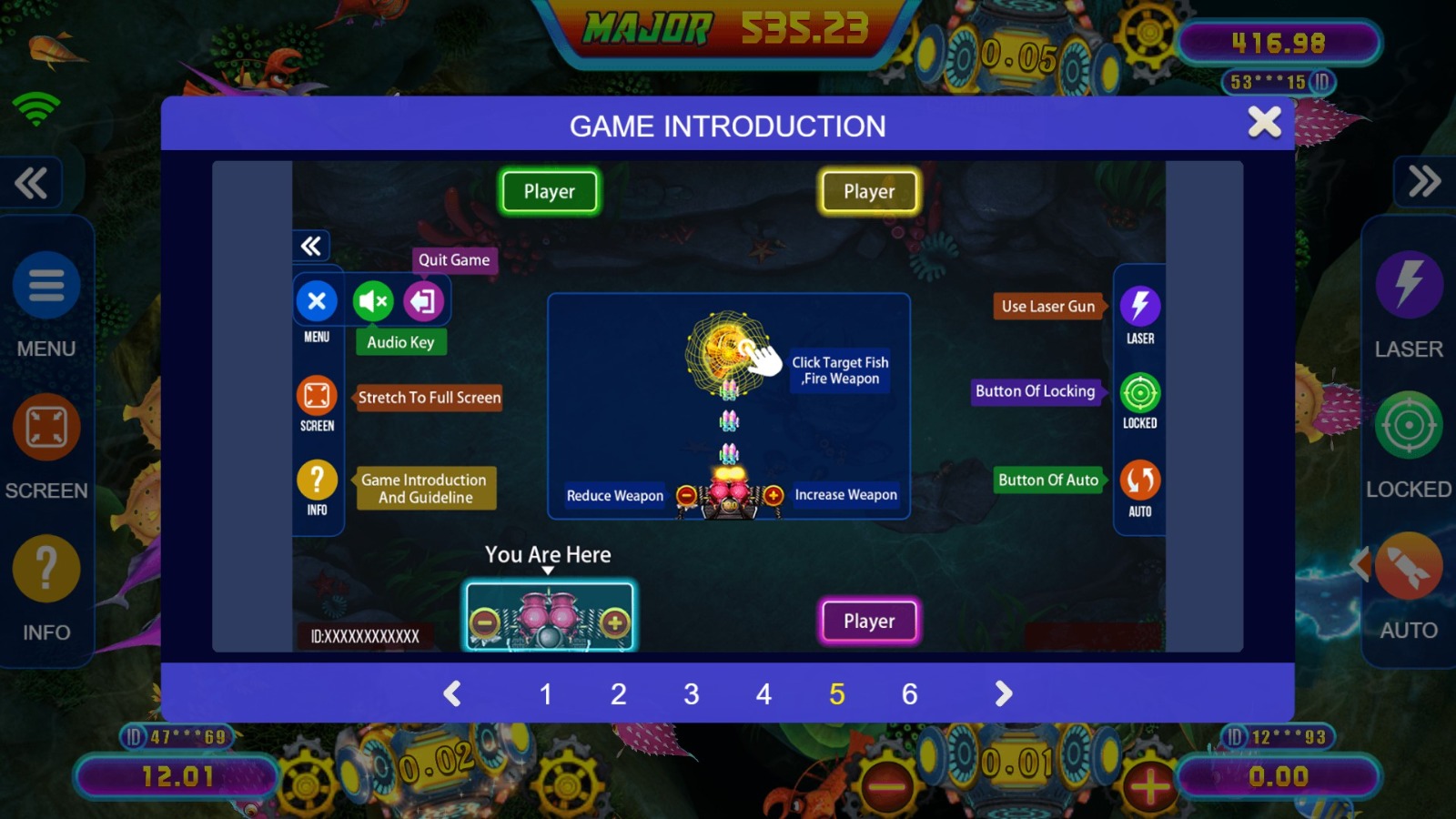
Task: Select introduction page 4
Action: pyautogui.click(x=763, y=694)
